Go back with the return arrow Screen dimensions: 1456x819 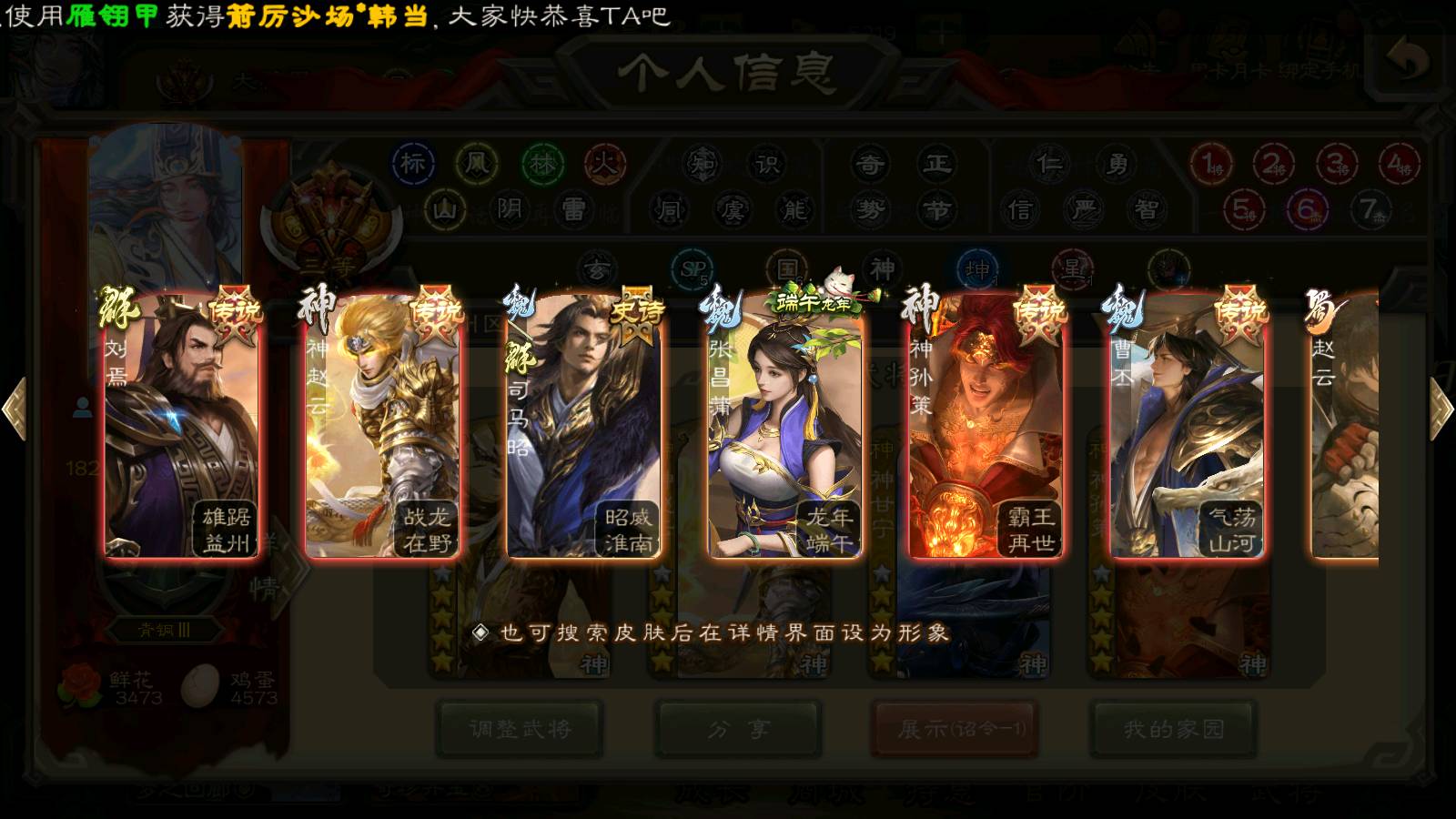point(1408,62)
